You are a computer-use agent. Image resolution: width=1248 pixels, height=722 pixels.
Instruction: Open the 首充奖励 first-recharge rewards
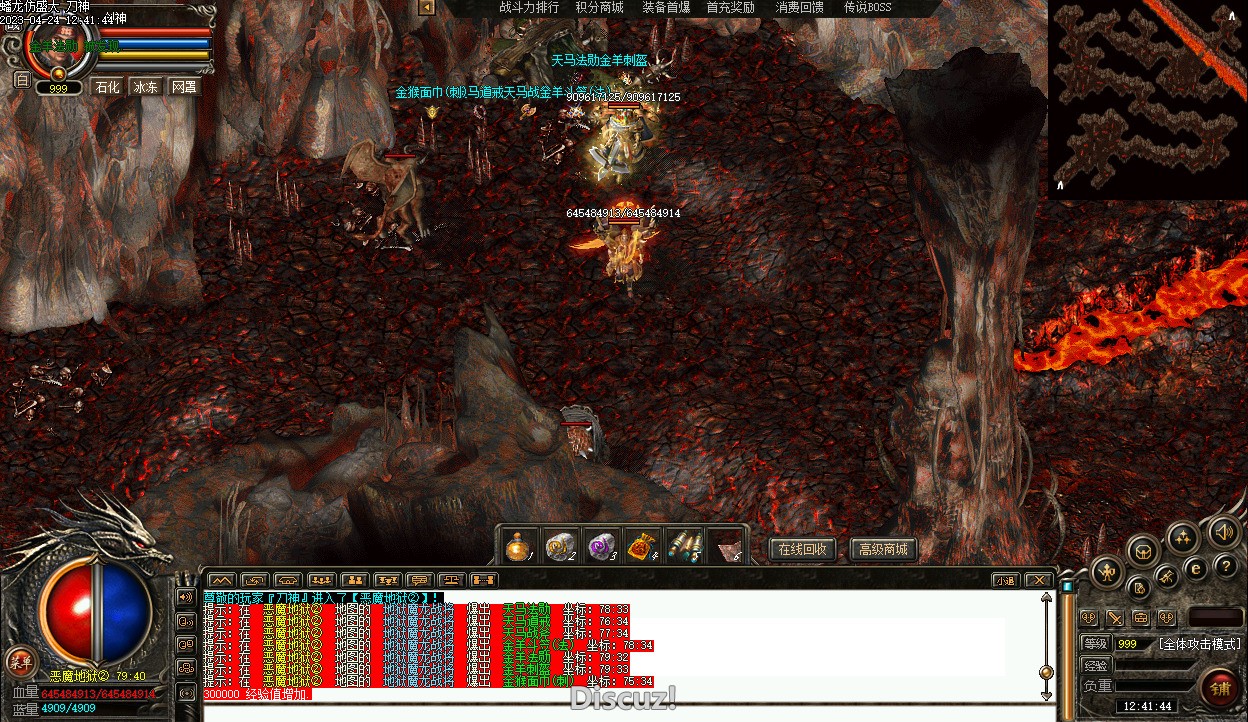point(731,8)
